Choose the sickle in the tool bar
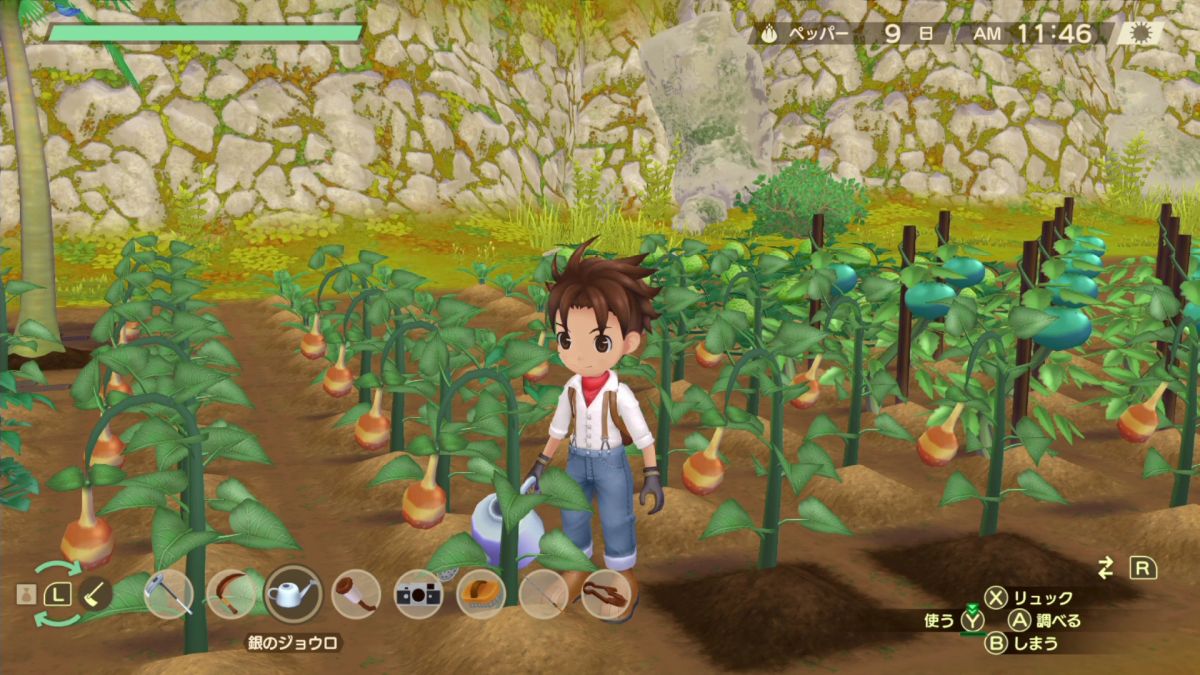 pos(230,594)
